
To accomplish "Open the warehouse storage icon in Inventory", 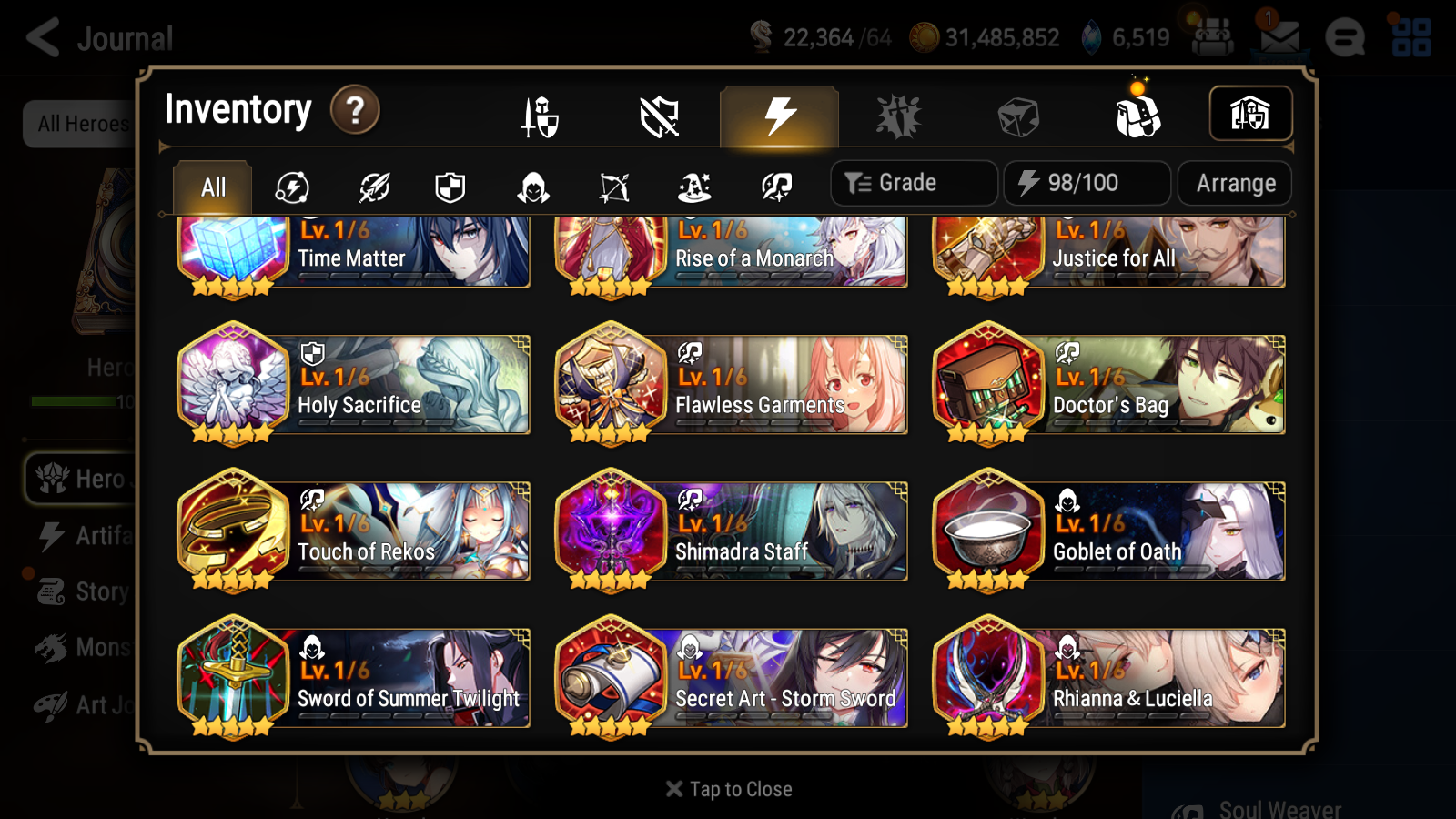I will (x=1251, y=114).
